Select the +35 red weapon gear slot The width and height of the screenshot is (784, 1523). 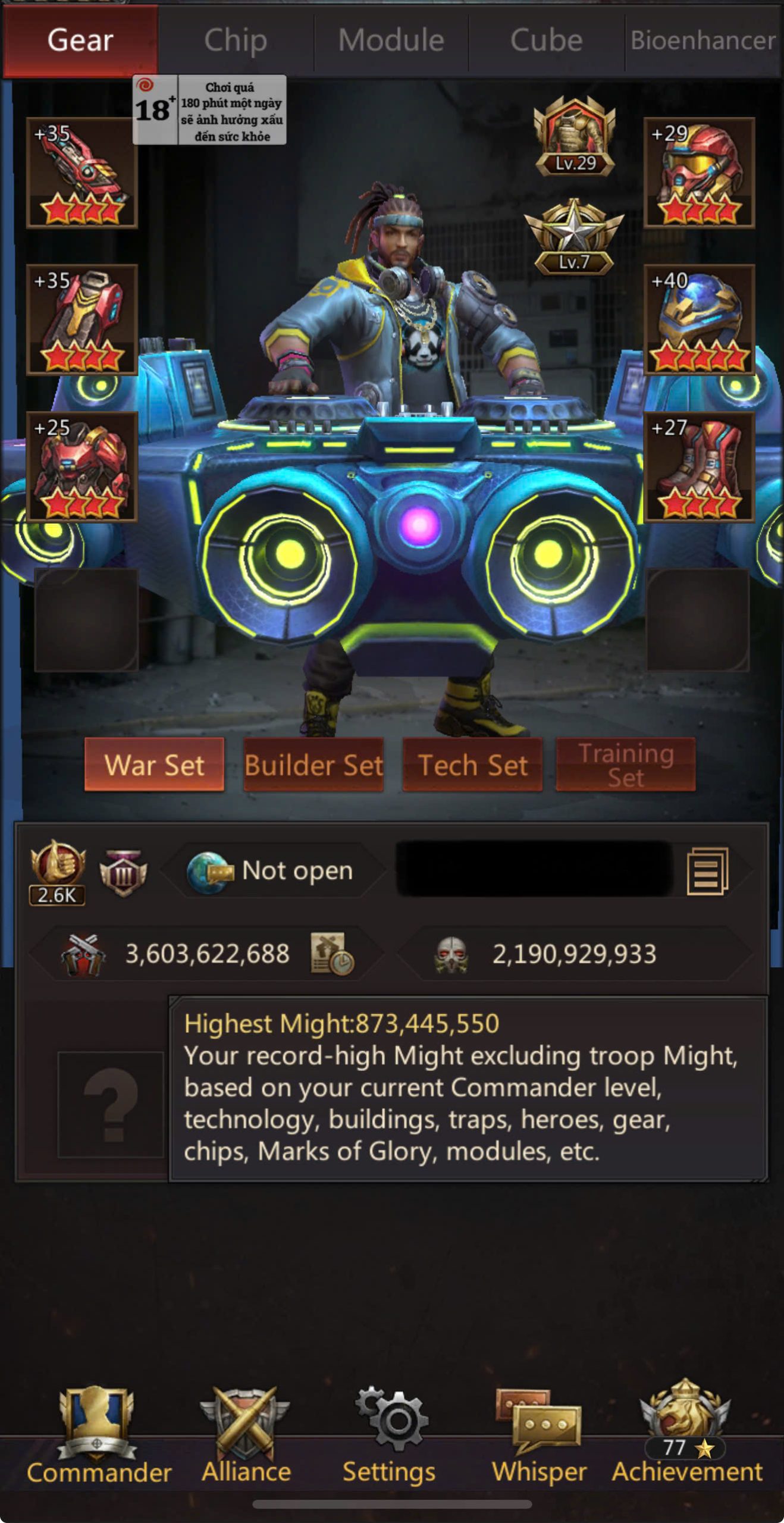pos(82,173)
